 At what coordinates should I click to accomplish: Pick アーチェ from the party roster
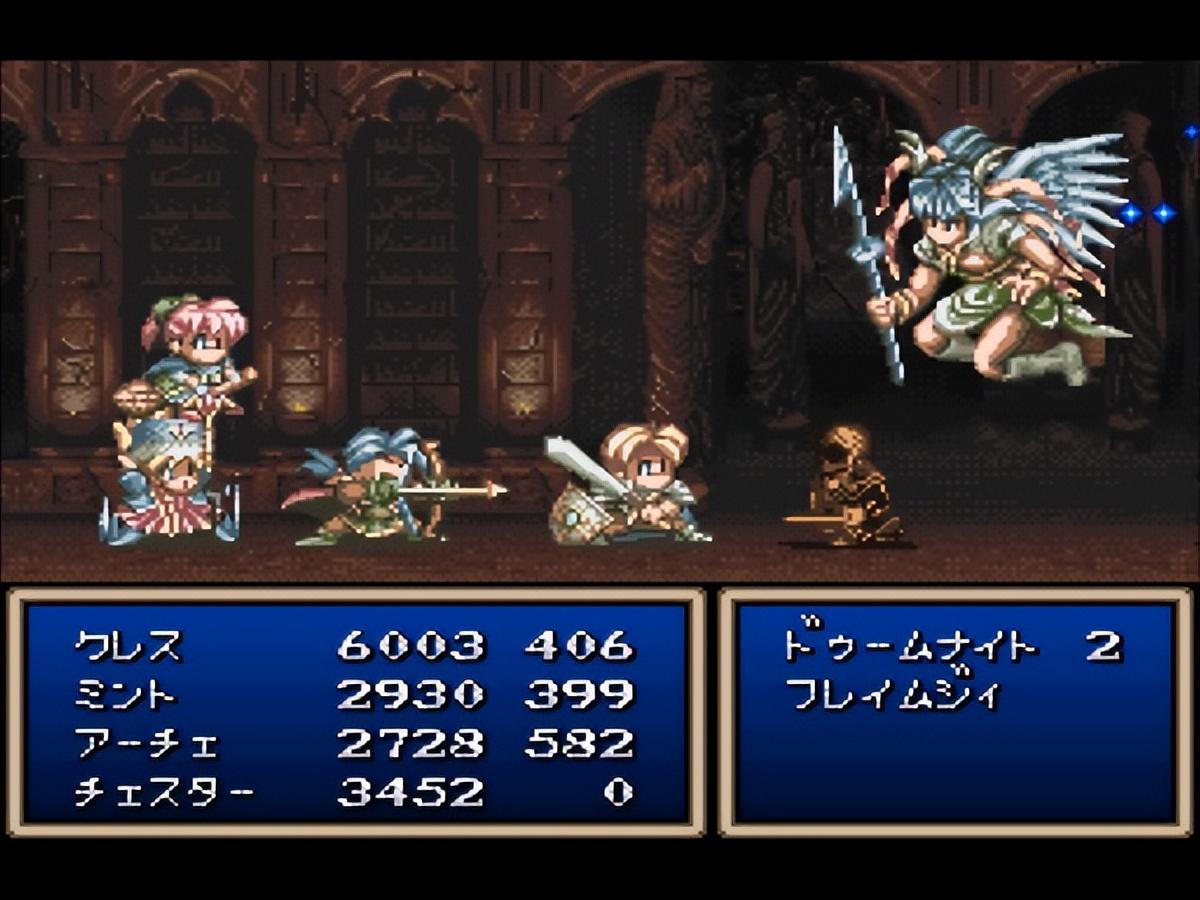(146, 744)
